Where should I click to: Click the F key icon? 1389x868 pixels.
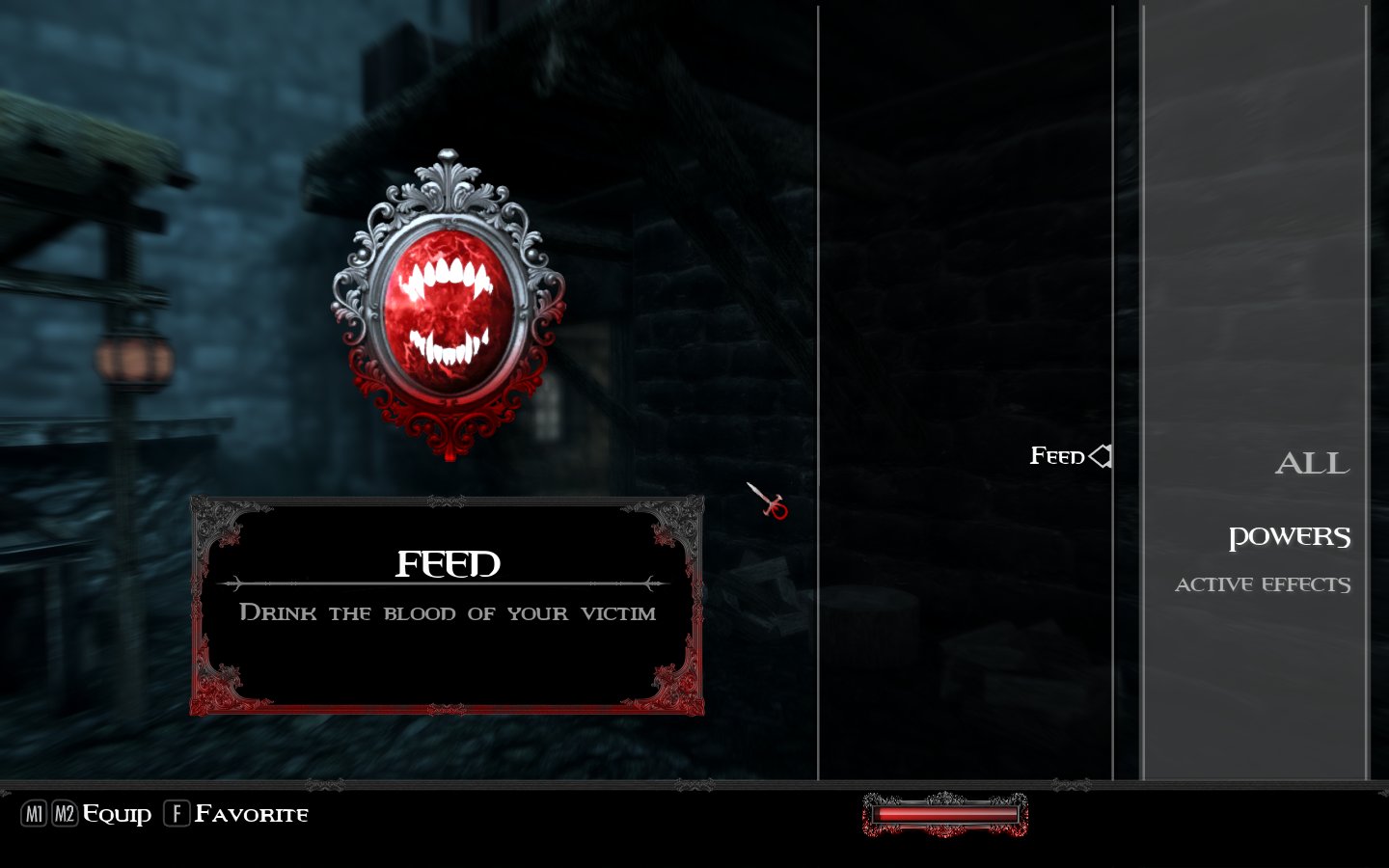tap(176, 814)
